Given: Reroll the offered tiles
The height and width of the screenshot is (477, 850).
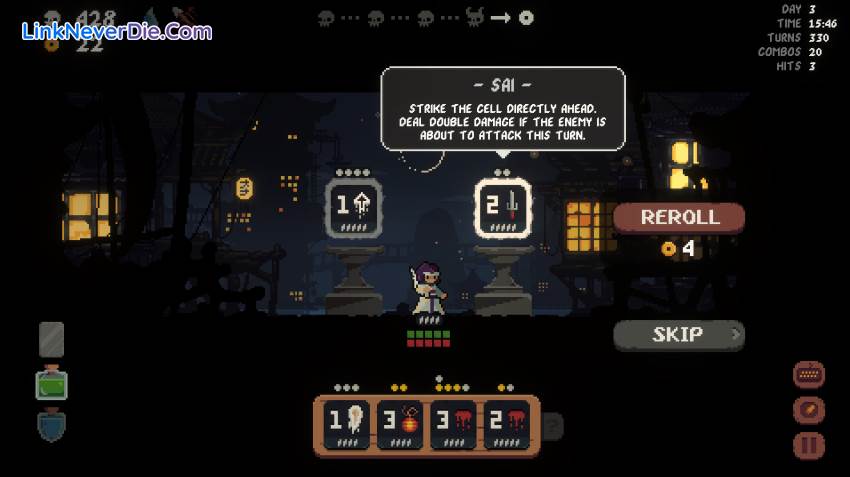Looking at the screenshot, I should point(679,217).
